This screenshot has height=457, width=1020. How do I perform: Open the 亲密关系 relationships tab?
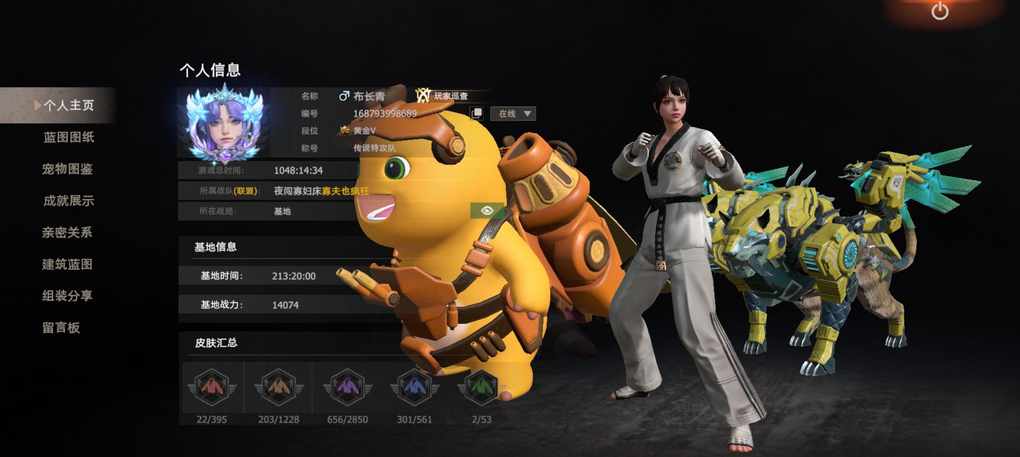[68, 232]
